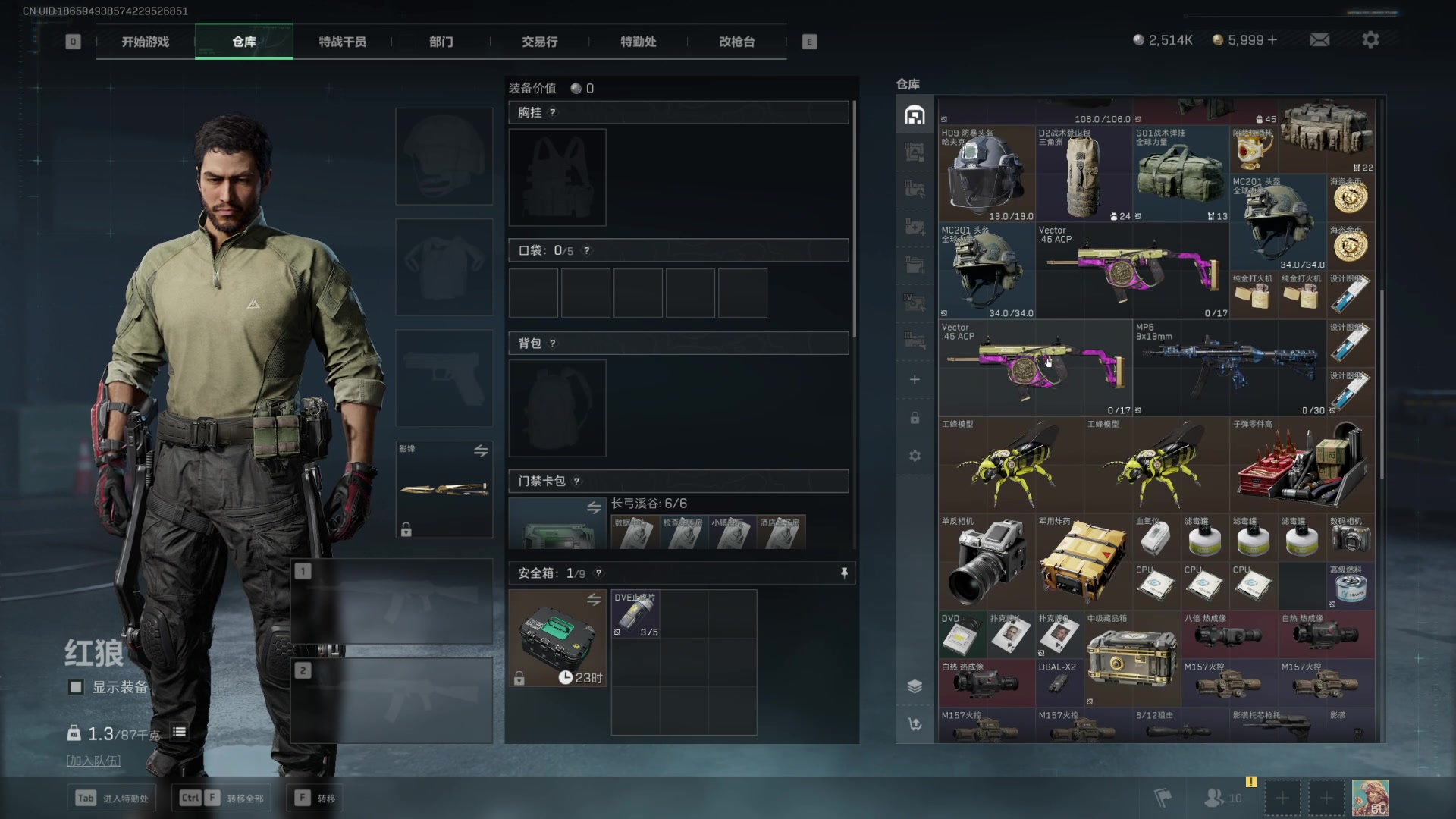This screenshot has height=819, width=1456.
Task: Switch to the 改枪台 tab
Action: tap(737, 42)
